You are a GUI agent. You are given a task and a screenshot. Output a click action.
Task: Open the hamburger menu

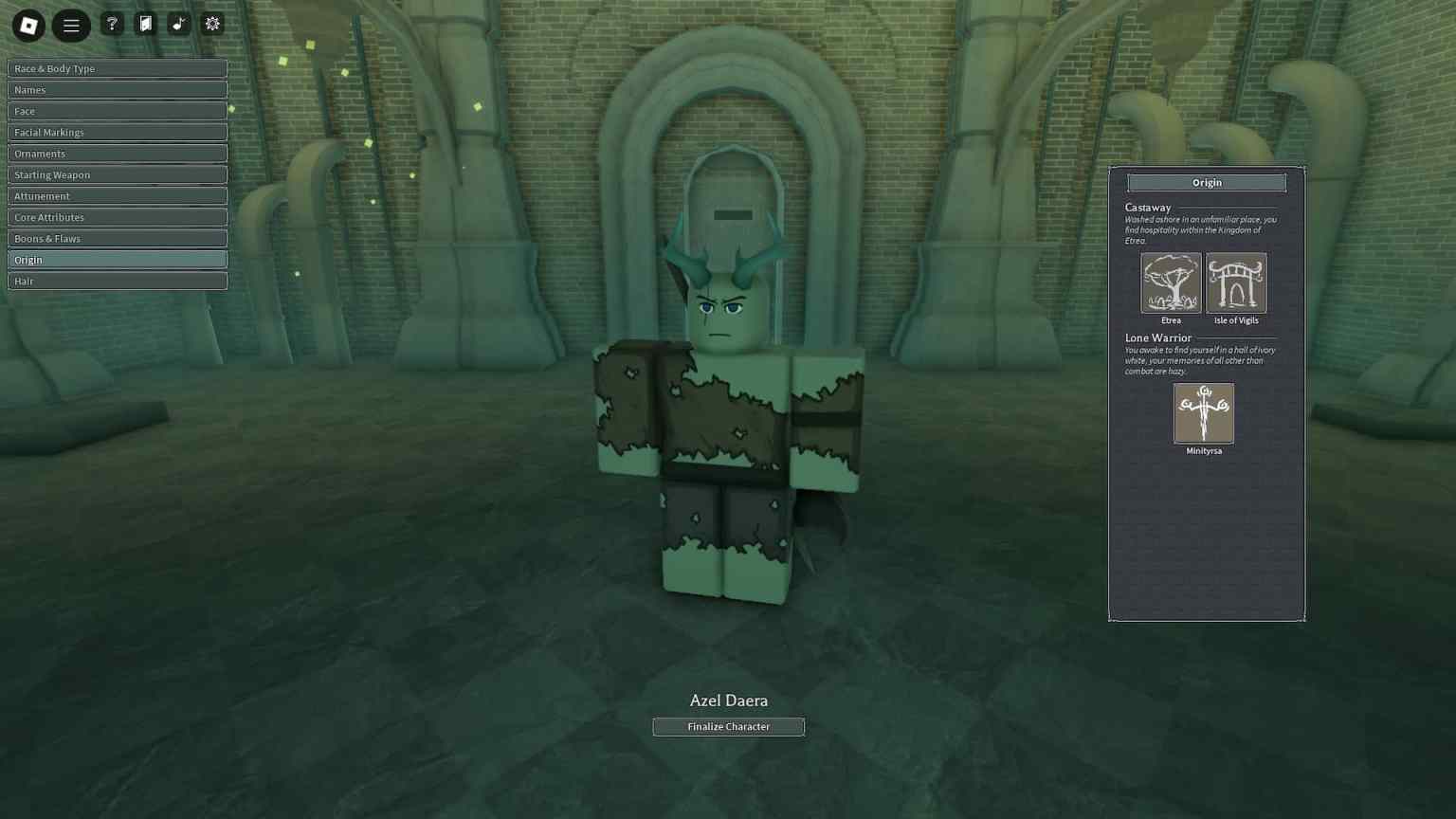[71, 25]
